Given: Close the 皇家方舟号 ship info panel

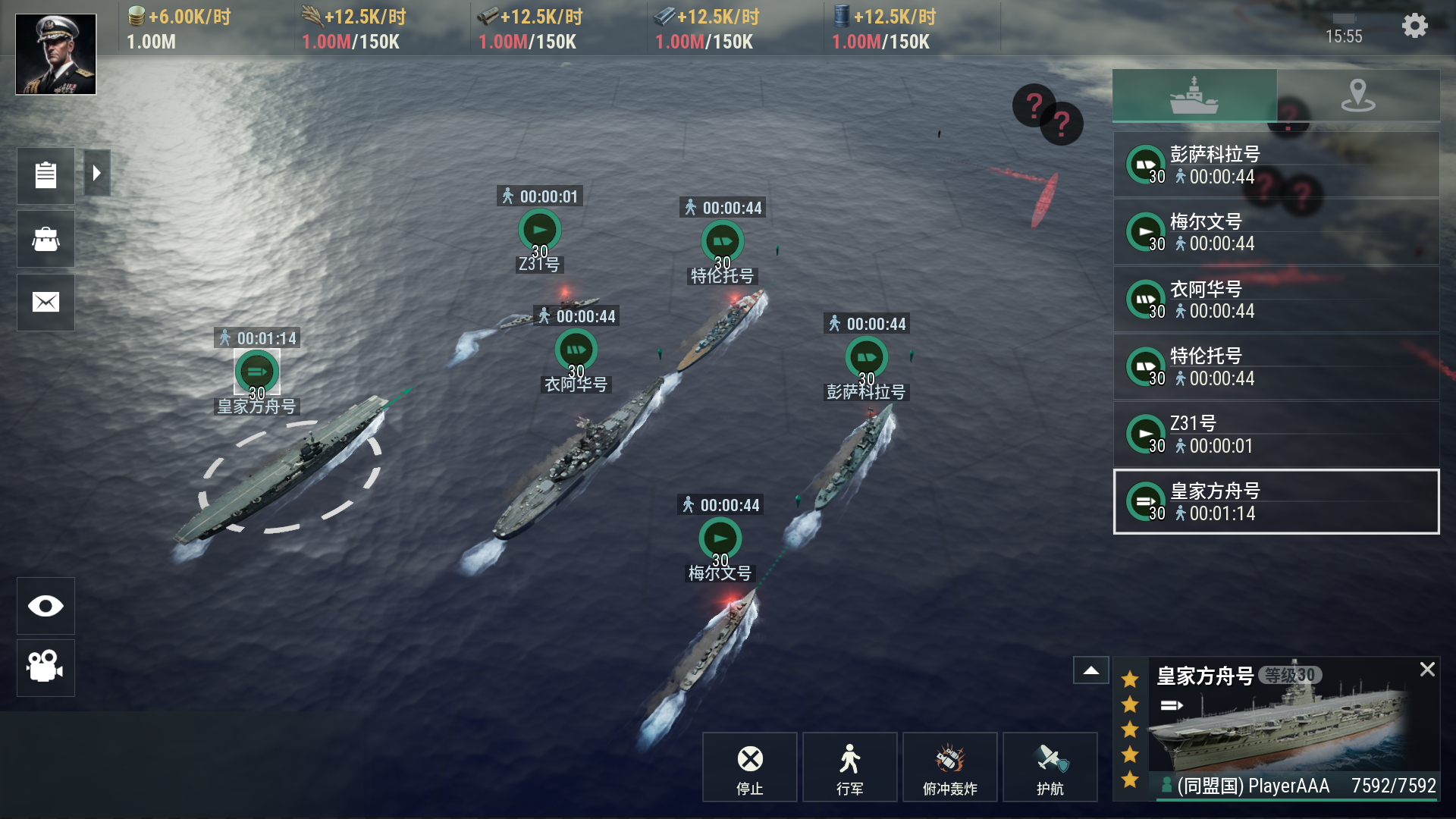Looking at the screenshot, I should click(1427, 669).
